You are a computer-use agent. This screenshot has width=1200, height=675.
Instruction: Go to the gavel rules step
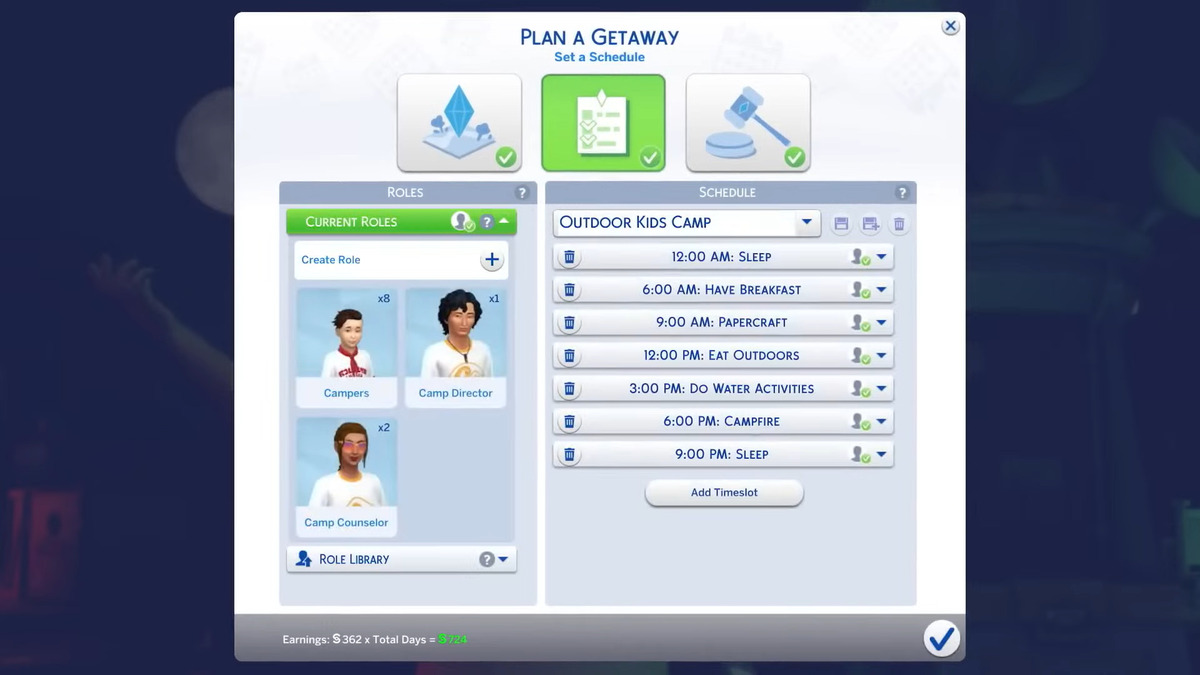click(747, 122)
